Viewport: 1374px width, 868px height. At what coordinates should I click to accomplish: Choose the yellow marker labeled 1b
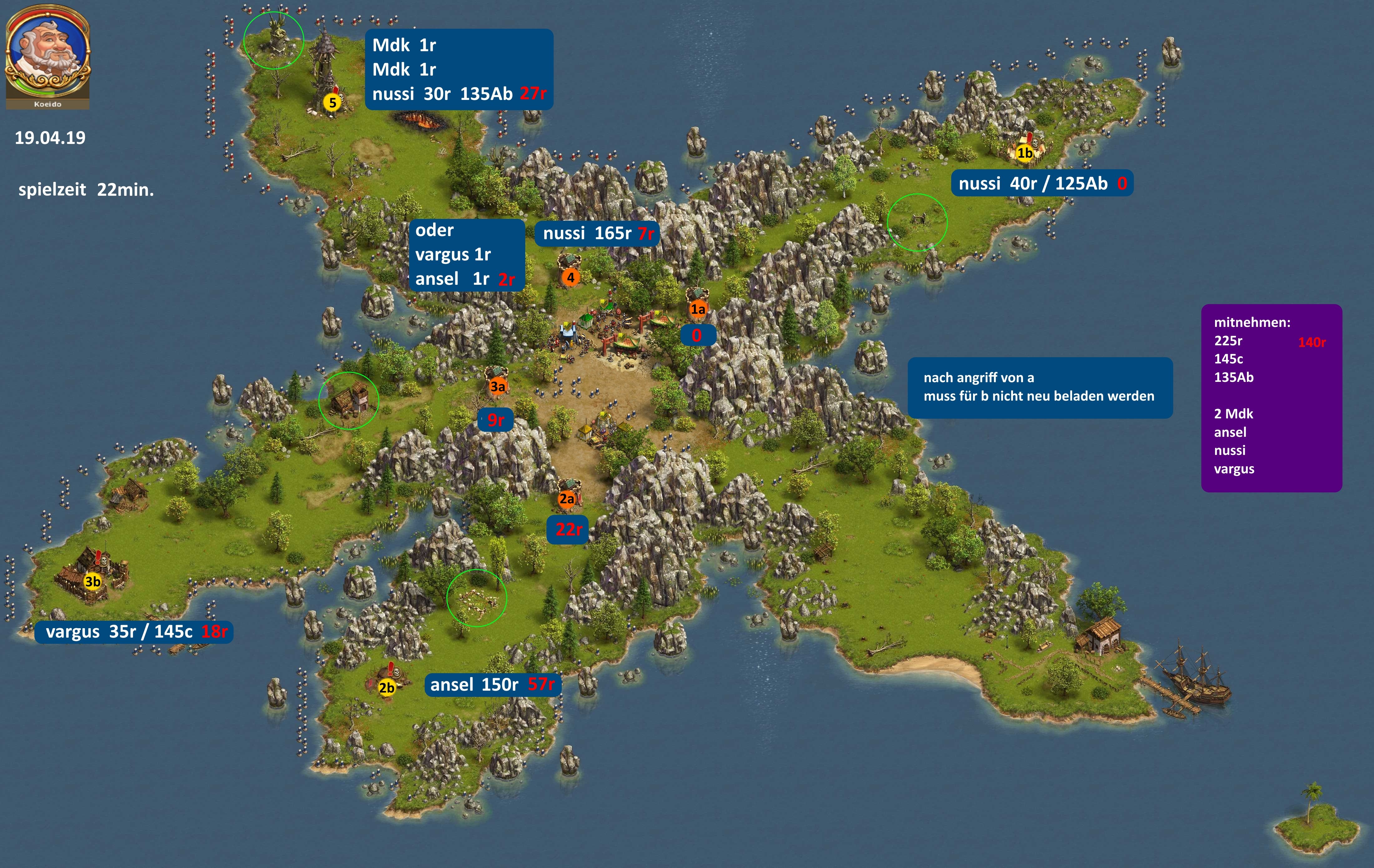coord(1025,153)
